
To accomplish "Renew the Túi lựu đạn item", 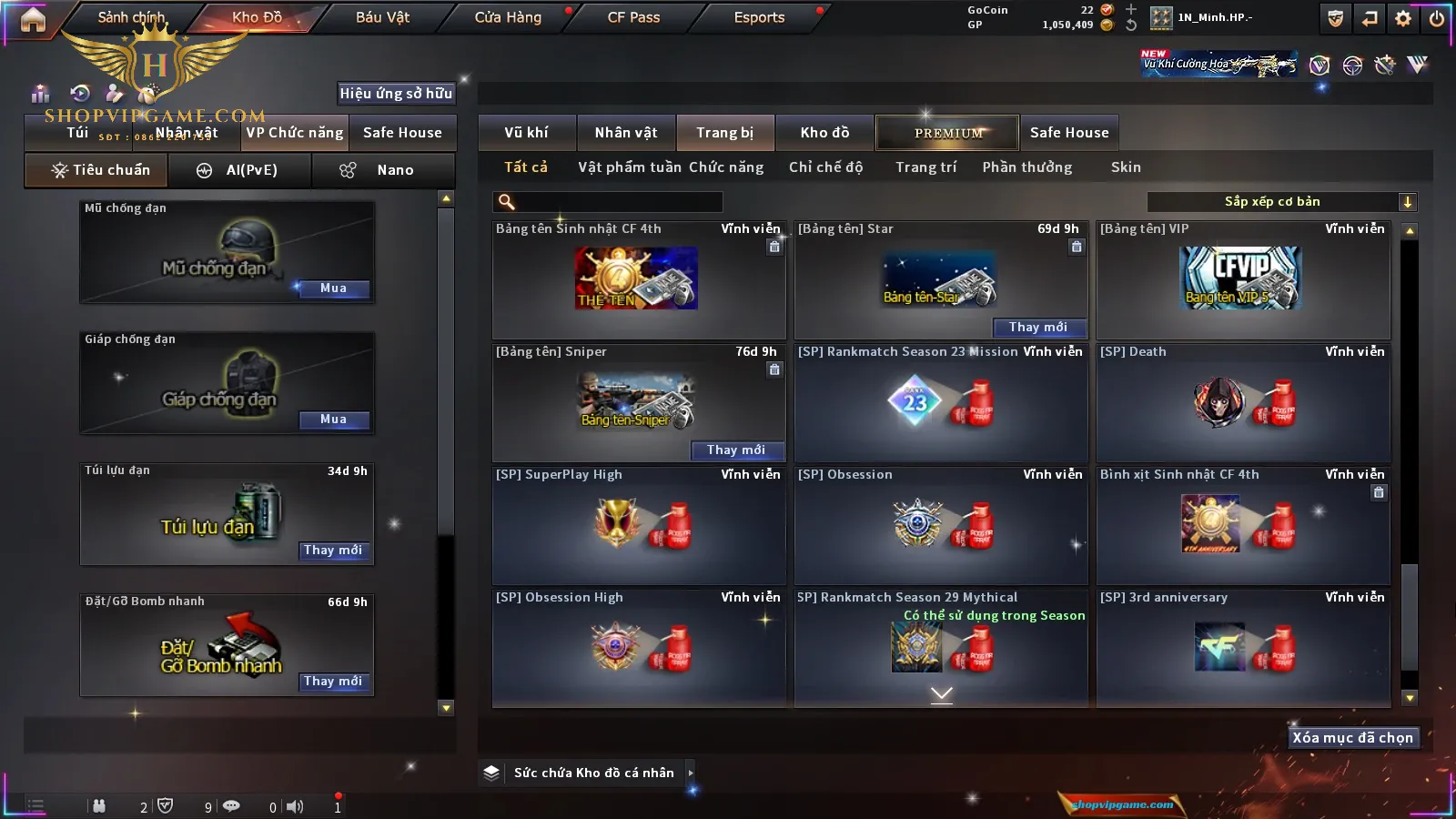I will (333, 551).
